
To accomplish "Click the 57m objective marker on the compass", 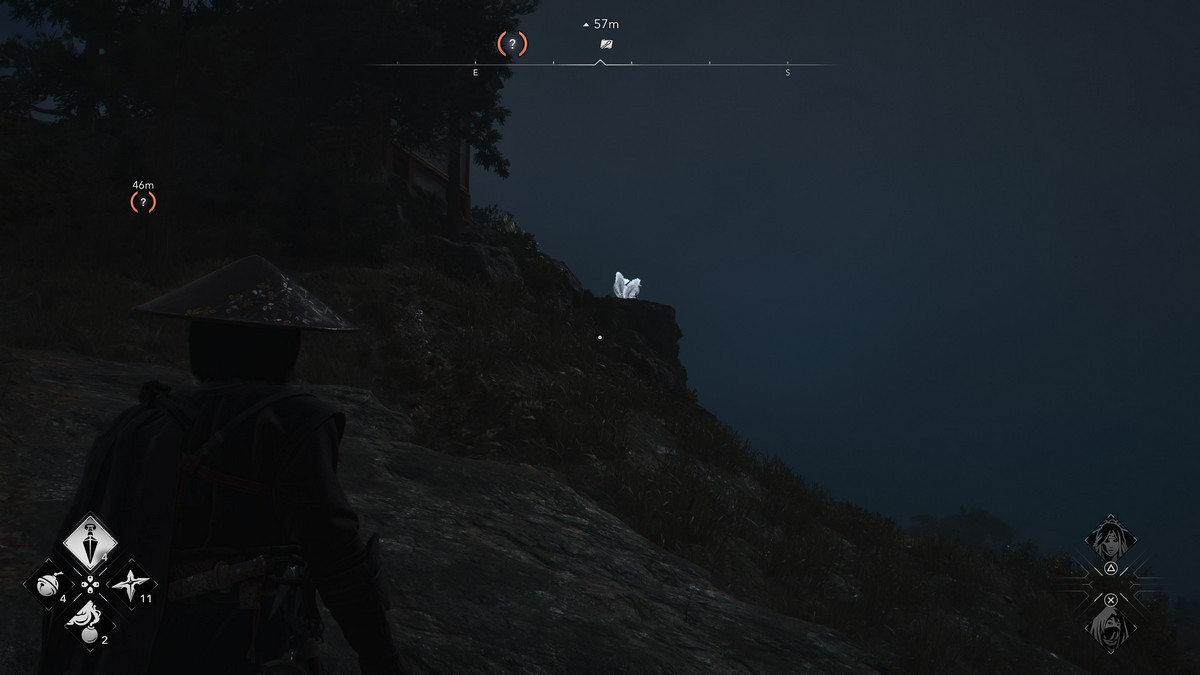I will click(x=606, y=45).
